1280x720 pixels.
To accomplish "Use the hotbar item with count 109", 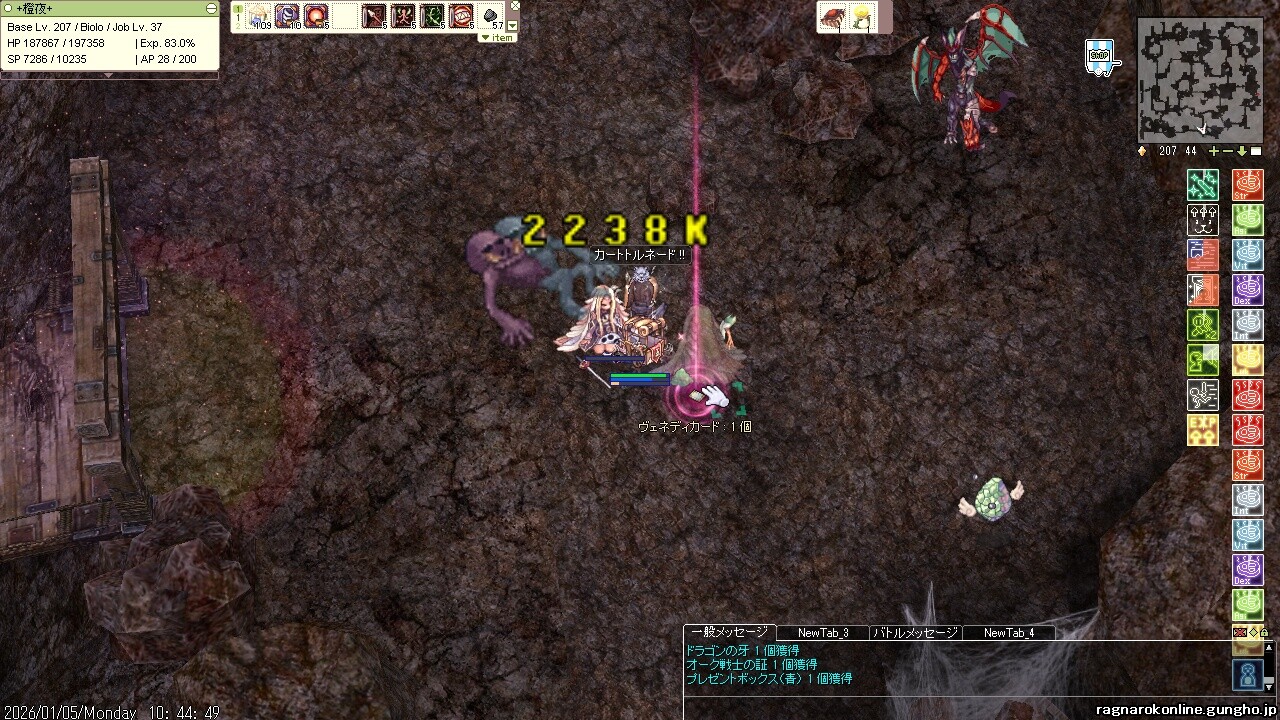I will (259, 16).
